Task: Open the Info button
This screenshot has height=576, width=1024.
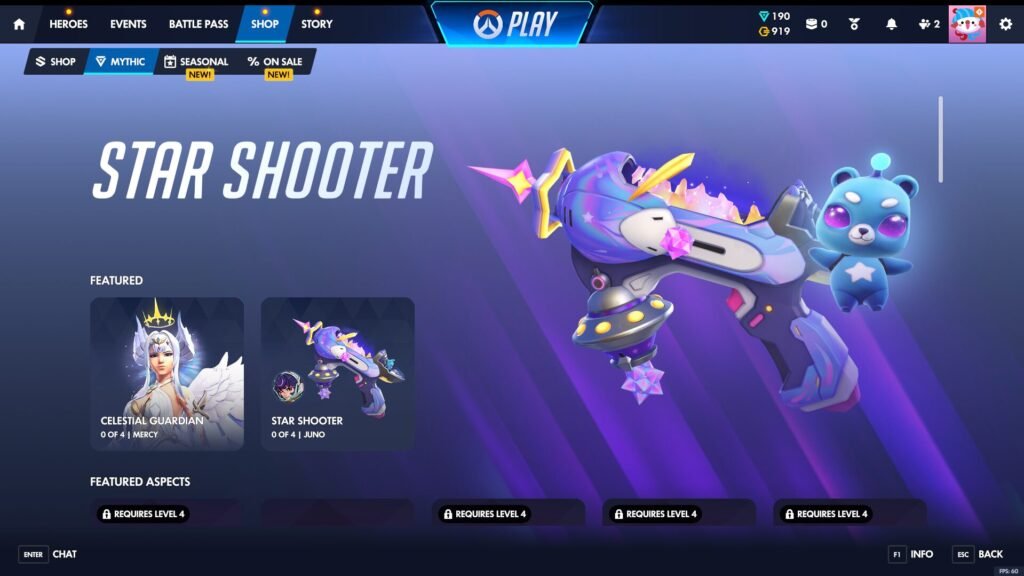Action: pyautogui.click(x=911, y=554)
